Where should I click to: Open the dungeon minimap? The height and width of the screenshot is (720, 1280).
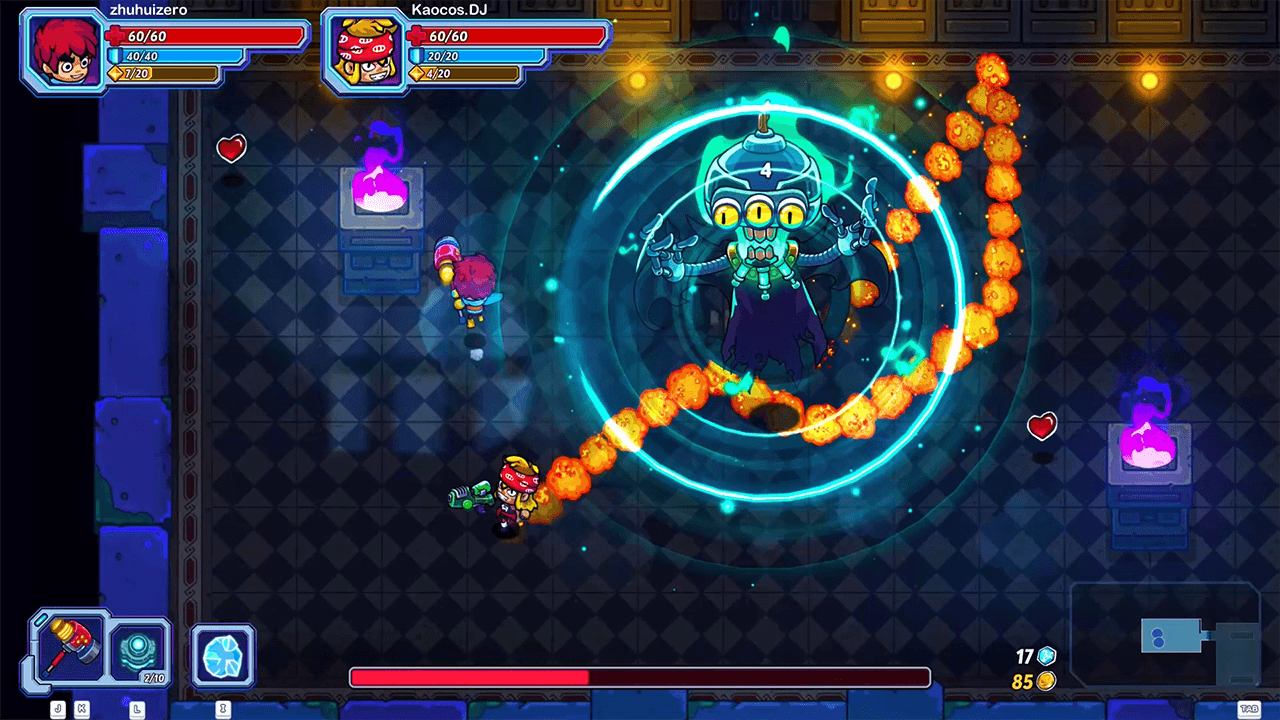1166,636
